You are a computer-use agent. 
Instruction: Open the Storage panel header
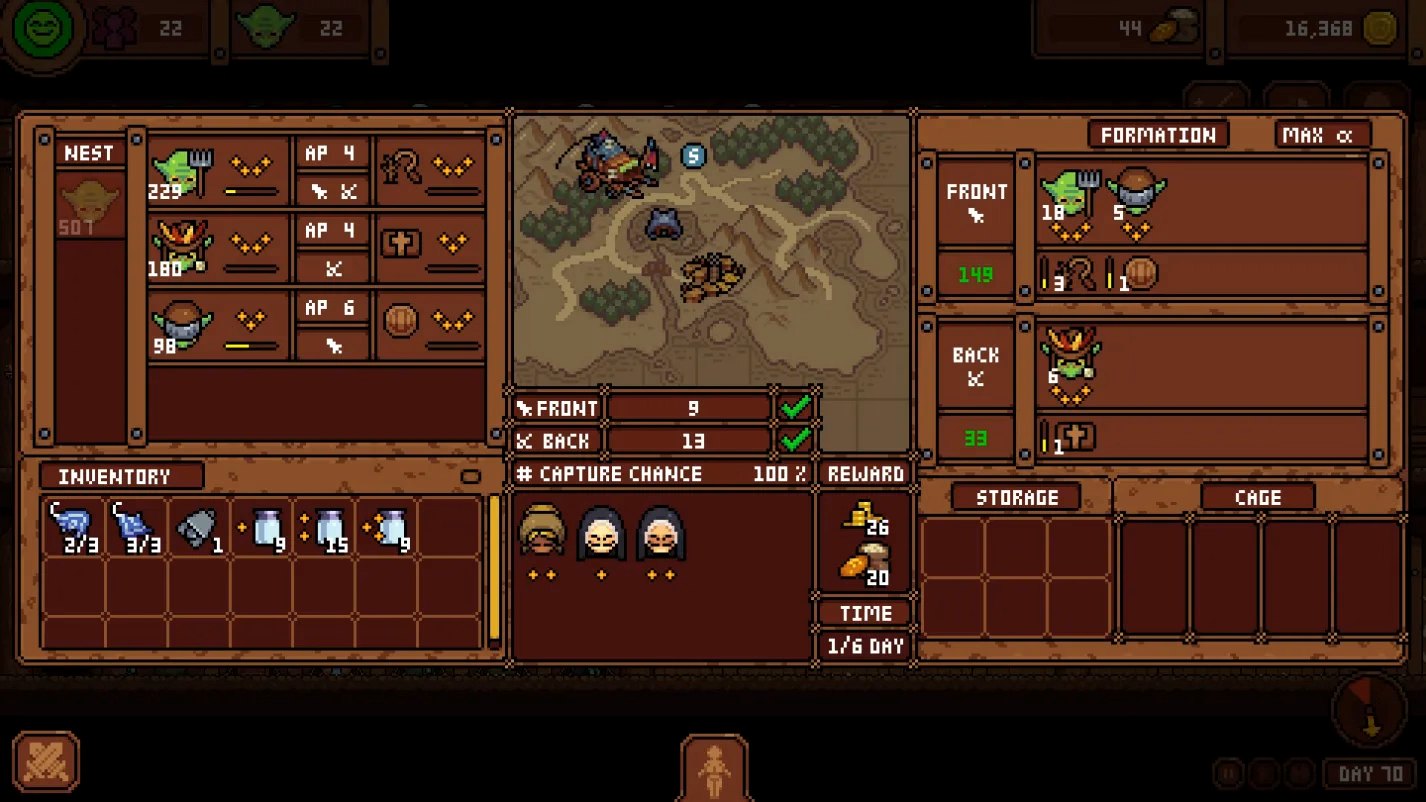coord(1016,497)
